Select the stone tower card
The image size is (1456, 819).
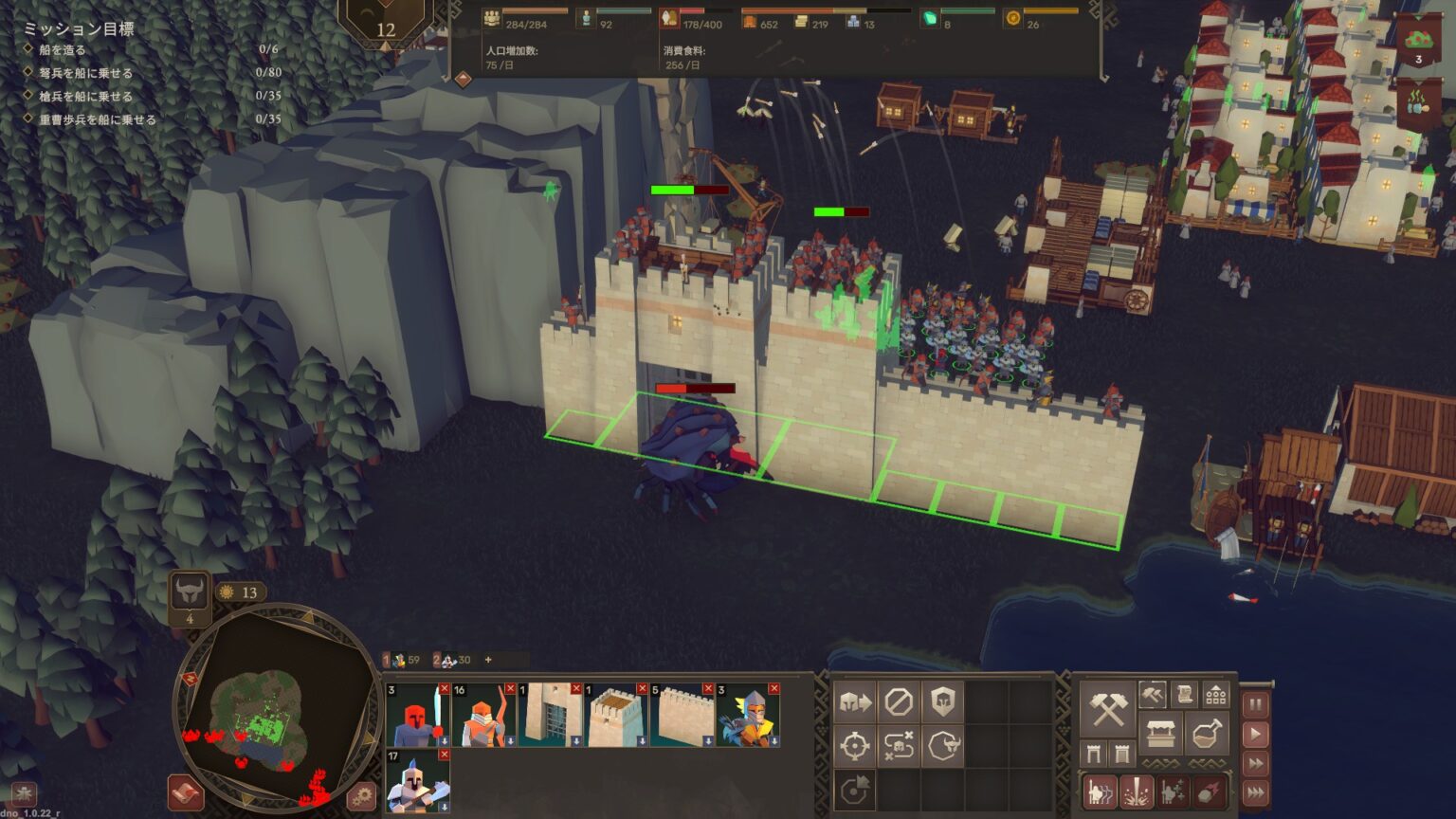click(x=615, y=716)
